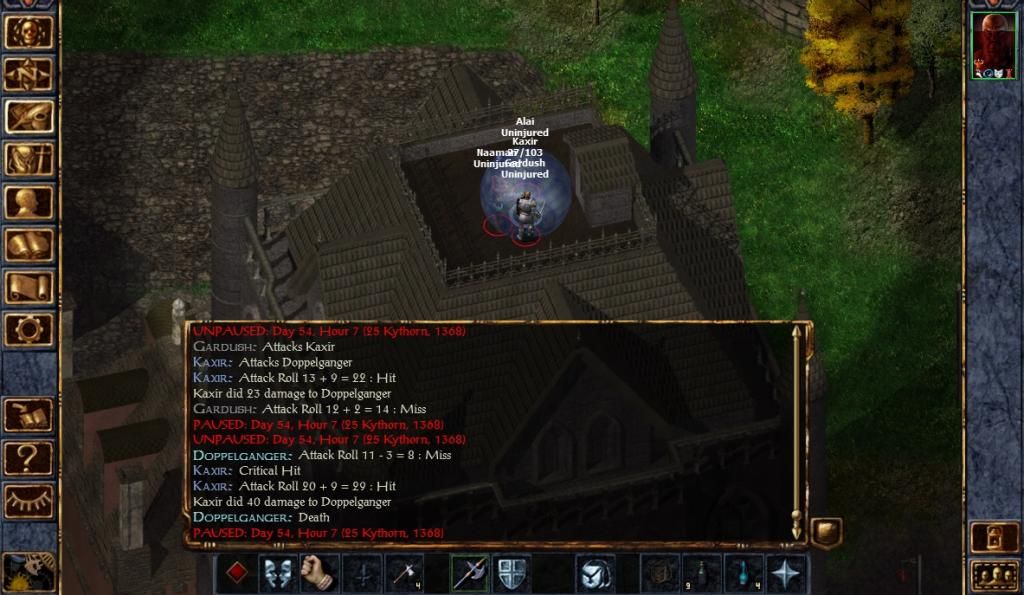1024x595 pixels.
Task: Open special abilities with the star button
Action: pyautogui.click(x=787, y=573)
